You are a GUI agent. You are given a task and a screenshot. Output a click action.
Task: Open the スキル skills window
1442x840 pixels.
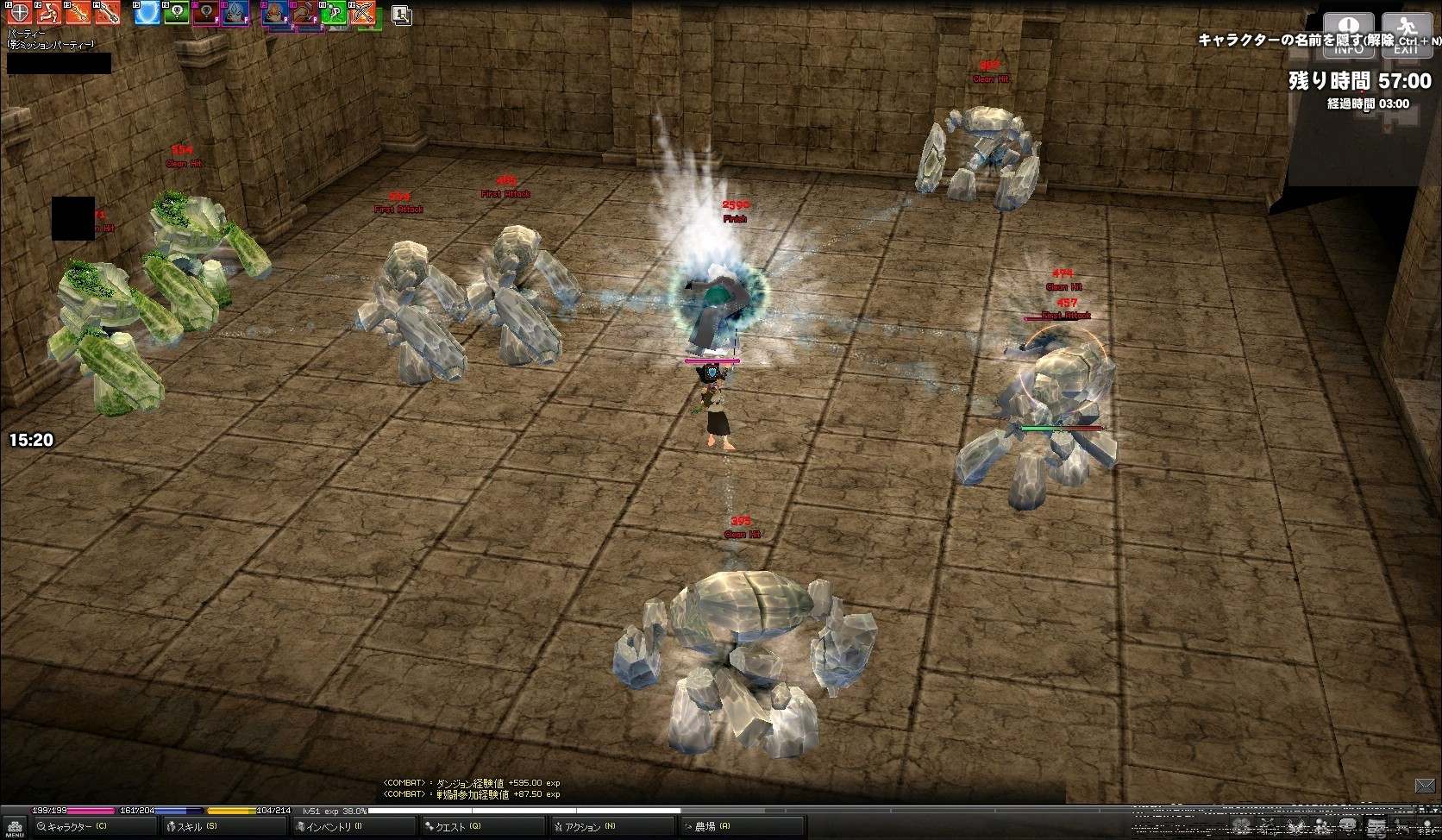(195, 826)
